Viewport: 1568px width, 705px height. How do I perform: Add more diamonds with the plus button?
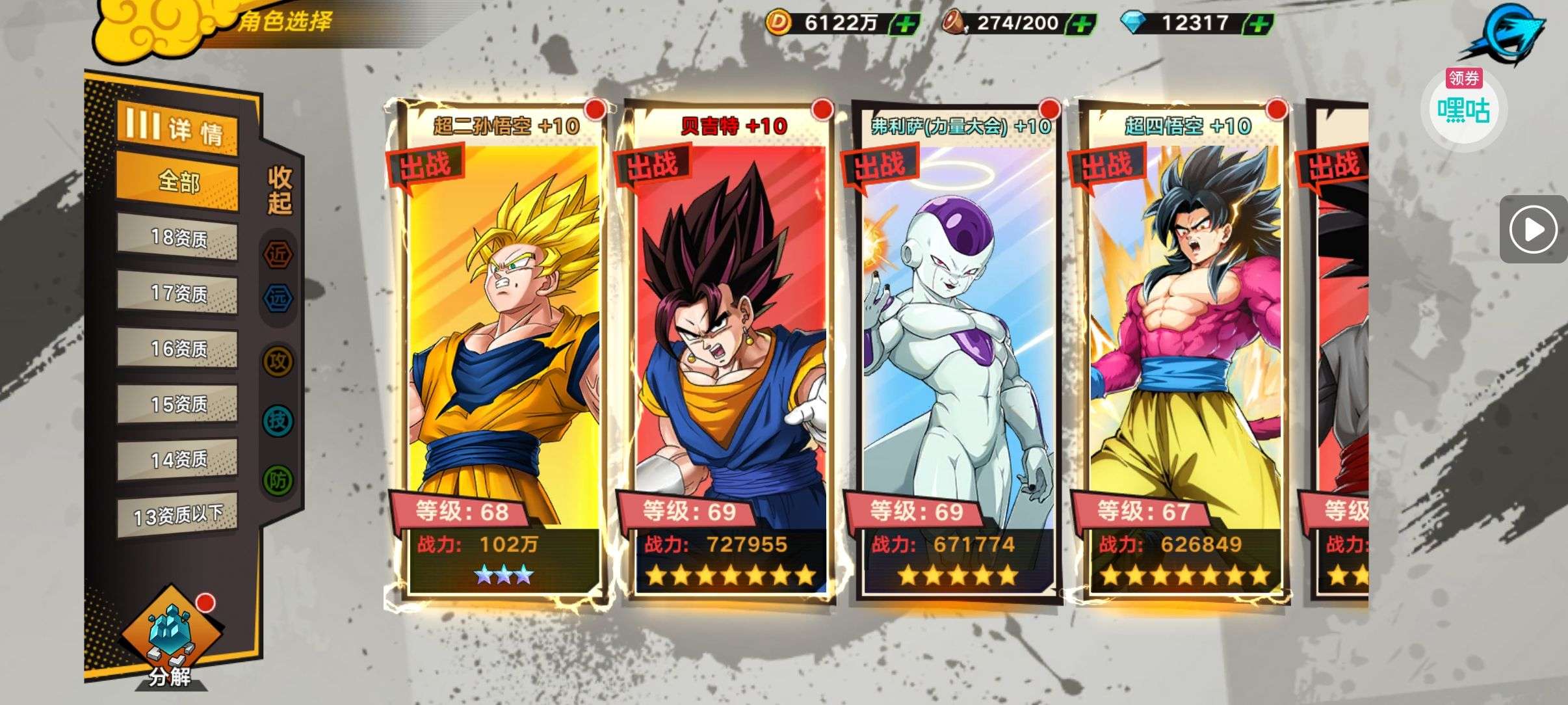(1259, 25)
